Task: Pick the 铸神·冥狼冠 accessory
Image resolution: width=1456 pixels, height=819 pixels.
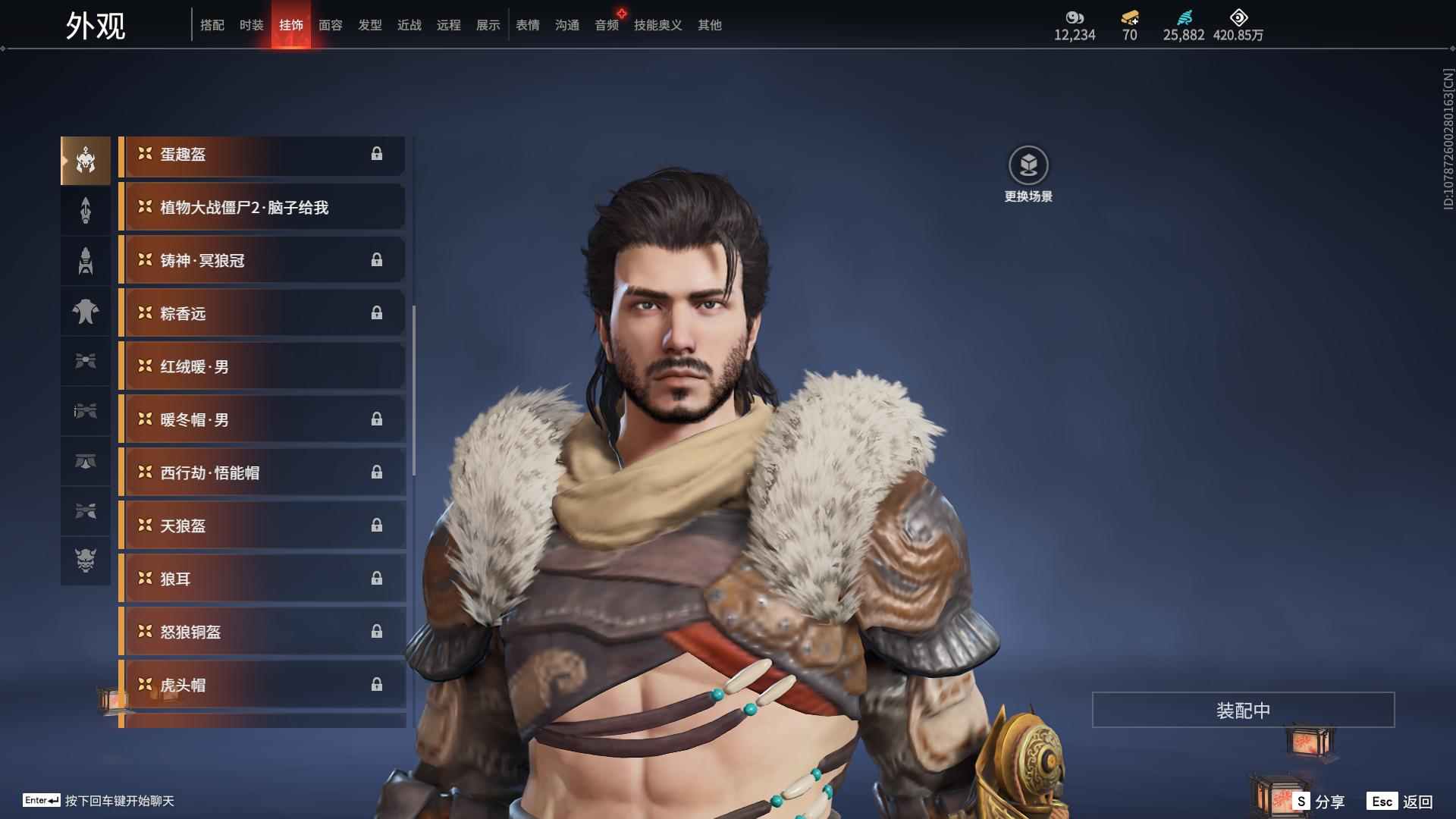Action: point(262,261)
